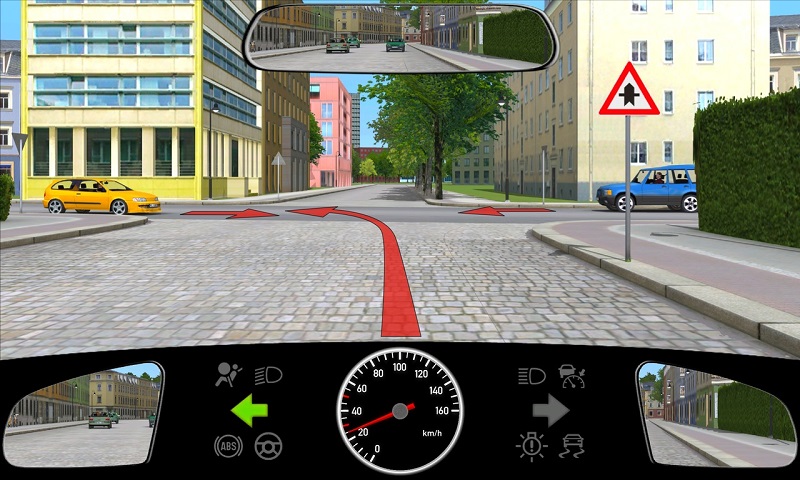
Task: Enlarge the center rear-view mirror
Action: coord(400,36)
